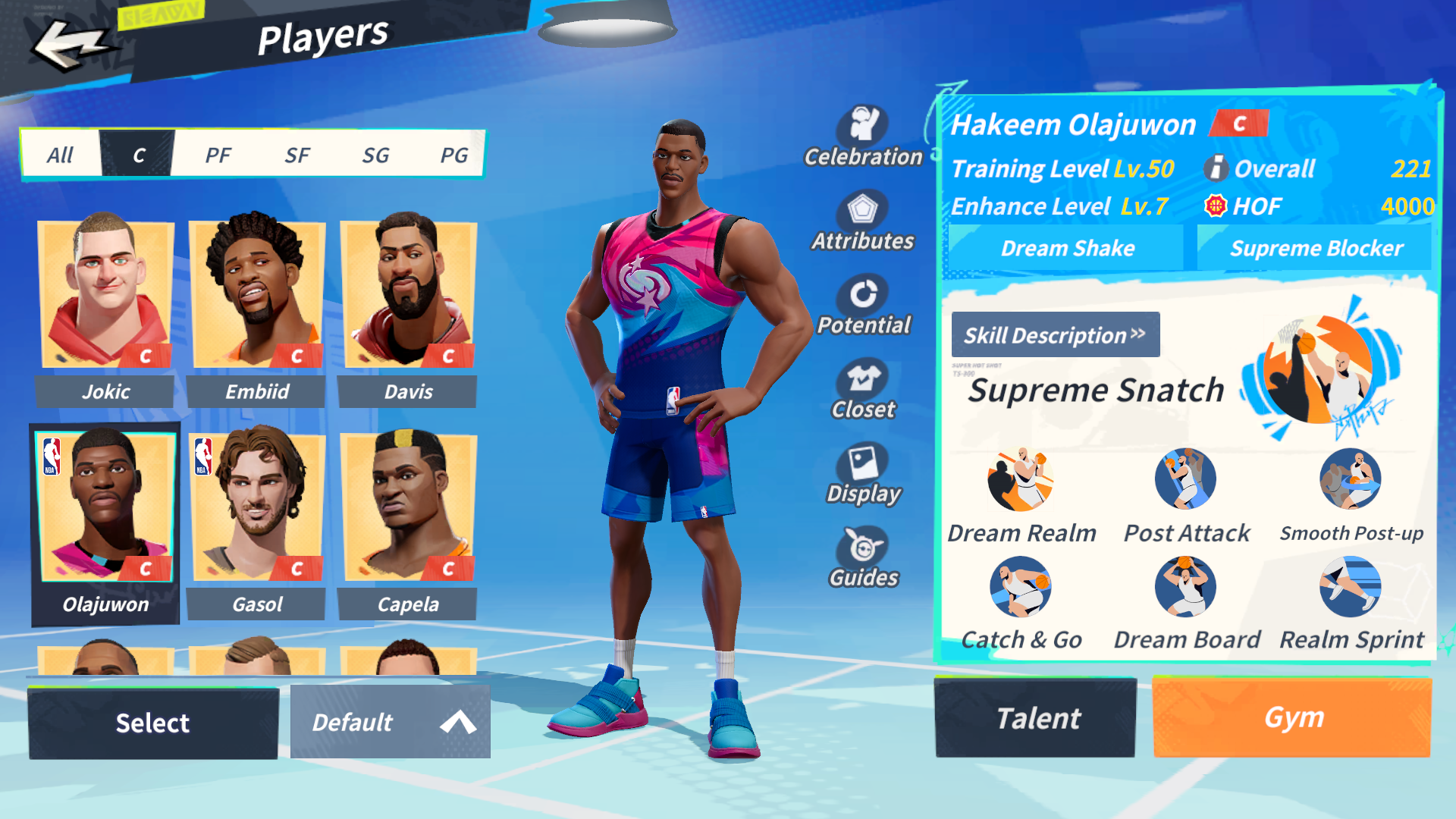Open the Attributes panel
1456x819 pixels.
tap(864, 215)
